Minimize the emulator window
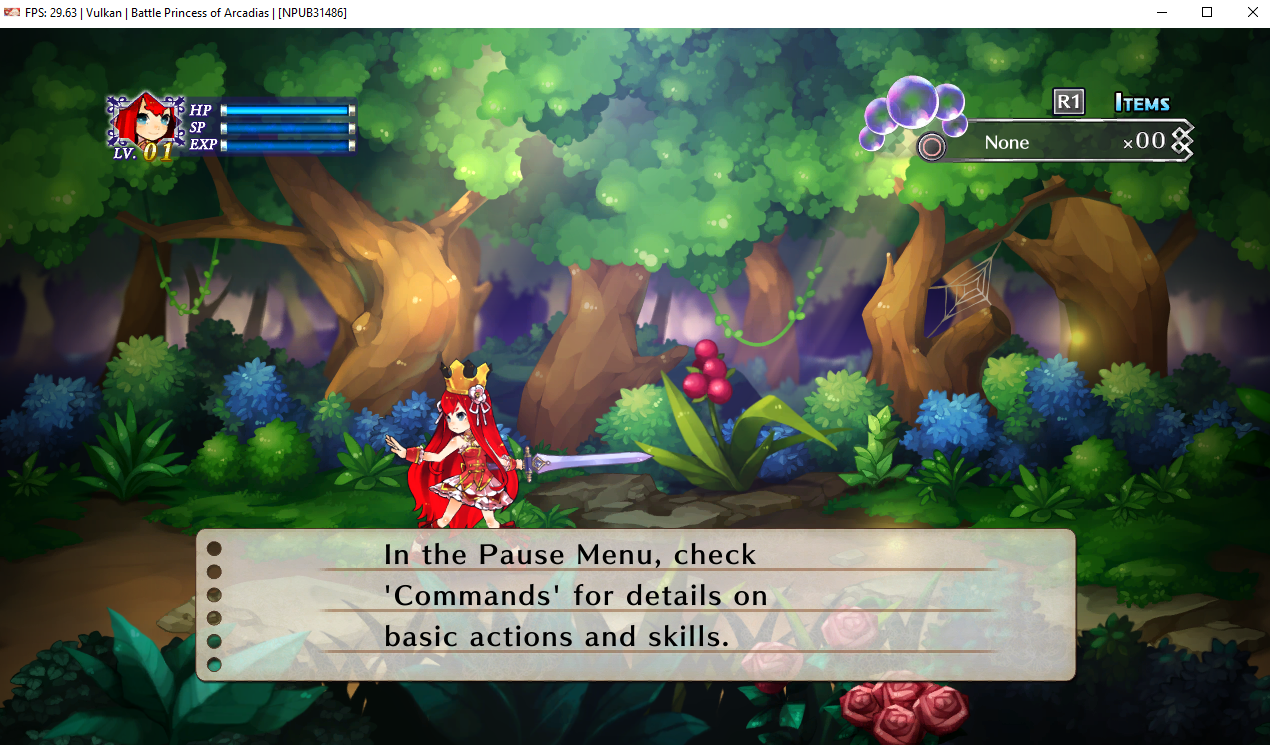 pyautogui.click(x=1161, y=13)
